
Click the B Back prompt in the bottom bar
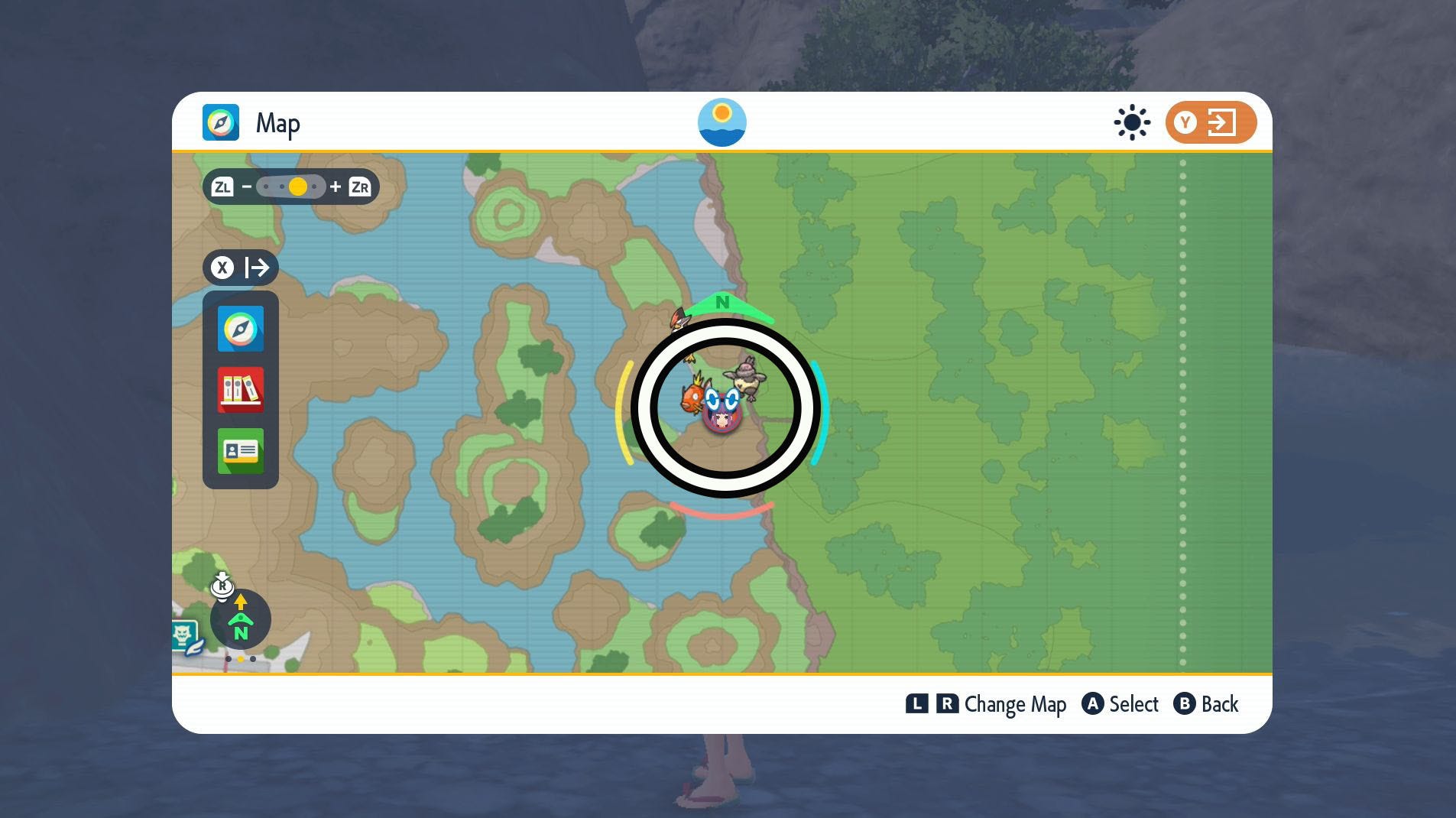pos(1208,704)
